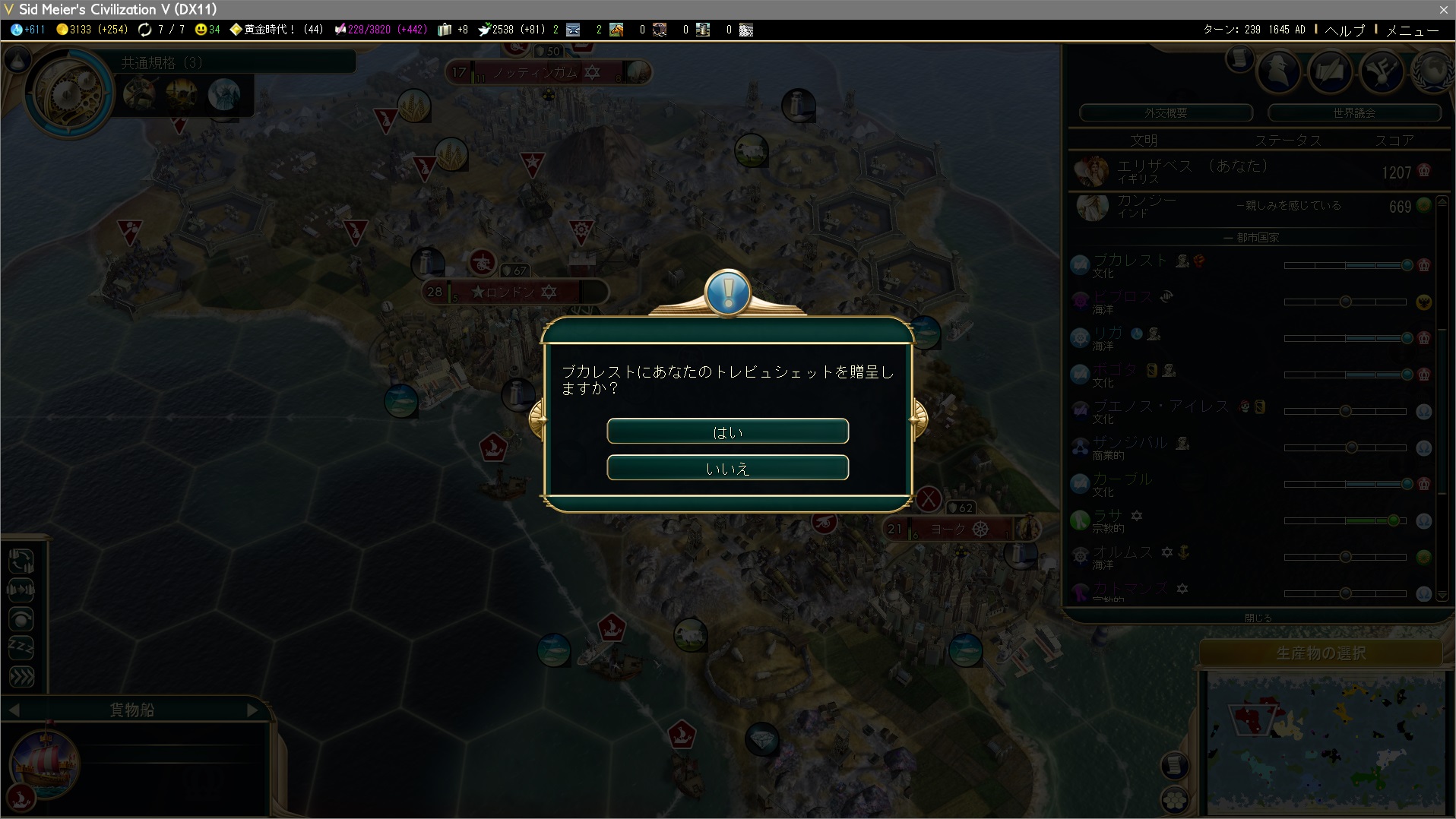Open the 世界議会 panel
The height and width of the screenshot is (819, 1456).
[1354, 112]
